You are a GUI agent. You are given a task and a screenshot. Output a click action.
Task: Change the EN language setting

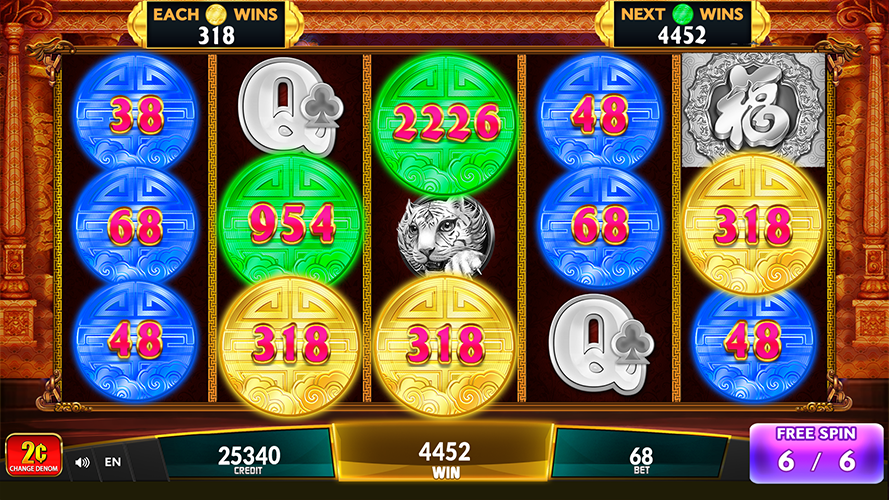point(112,462)
